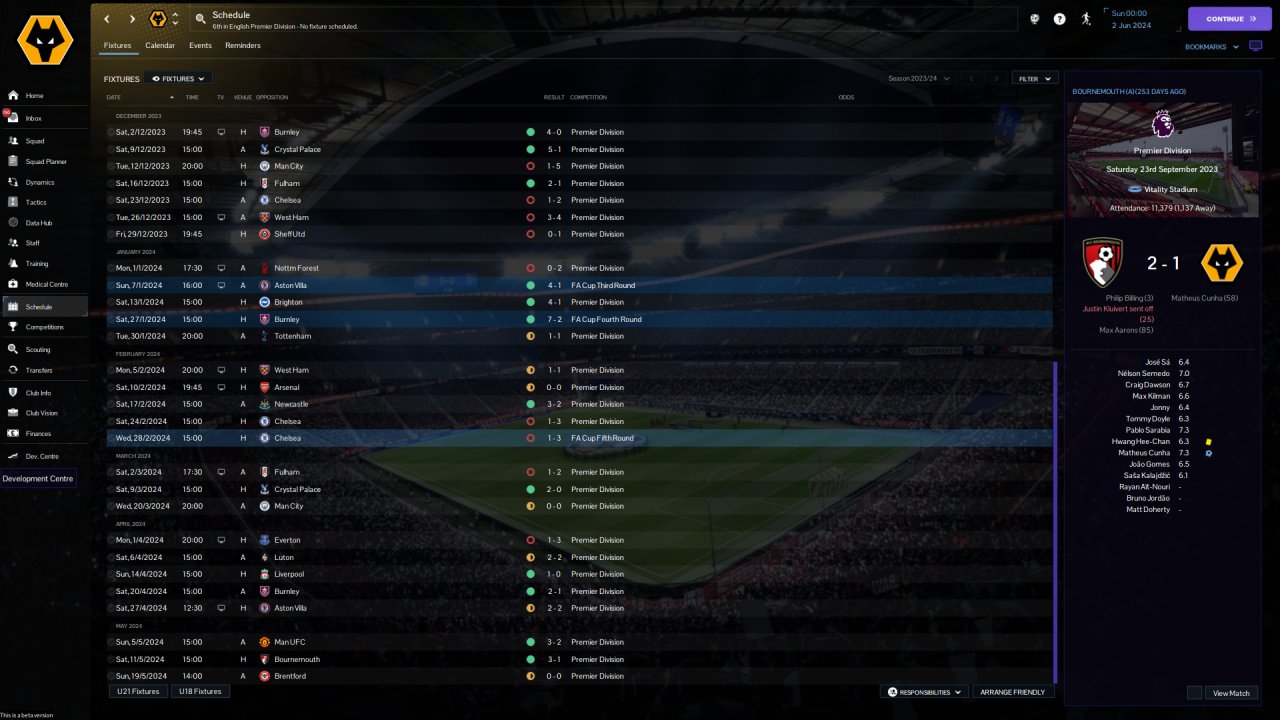The height and width of the screenshot is (720, 1280).
Task: Show U21 Fixtures
Action: 138,691
